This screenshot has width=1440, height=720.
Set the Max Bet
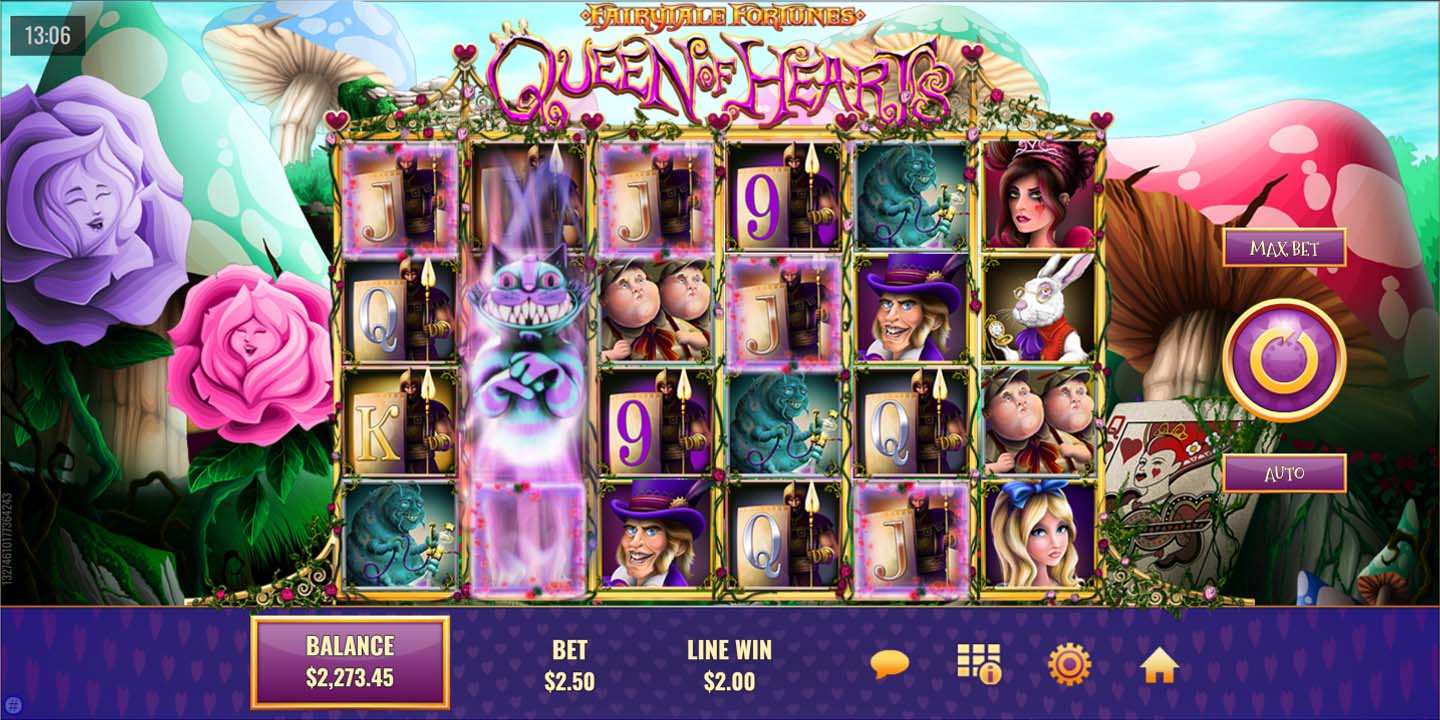pyautogui.click(x=1284, y=248)
